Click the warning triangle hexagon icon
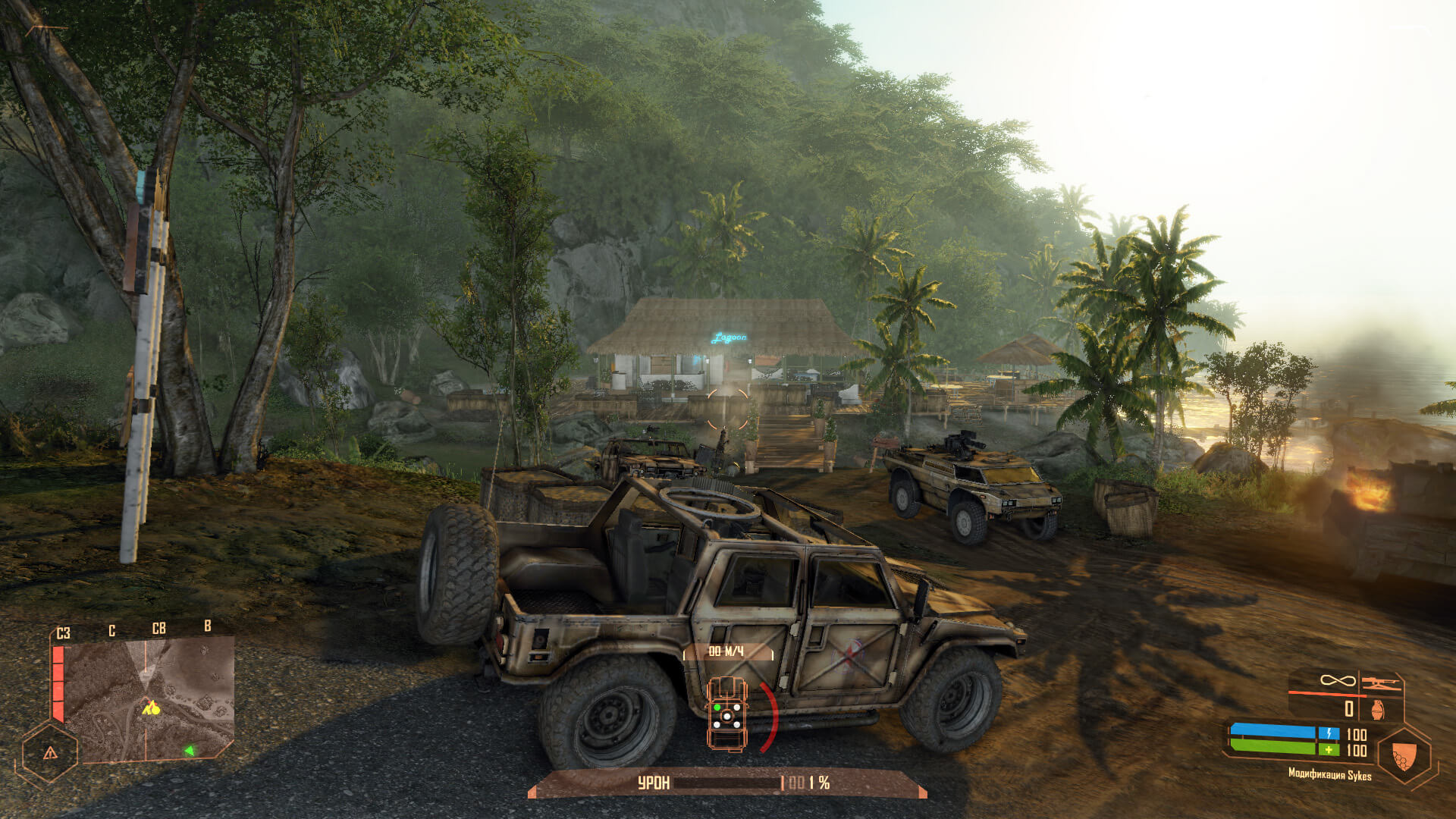The width and height of the screenshot is (1456, 819). (50, 753)
